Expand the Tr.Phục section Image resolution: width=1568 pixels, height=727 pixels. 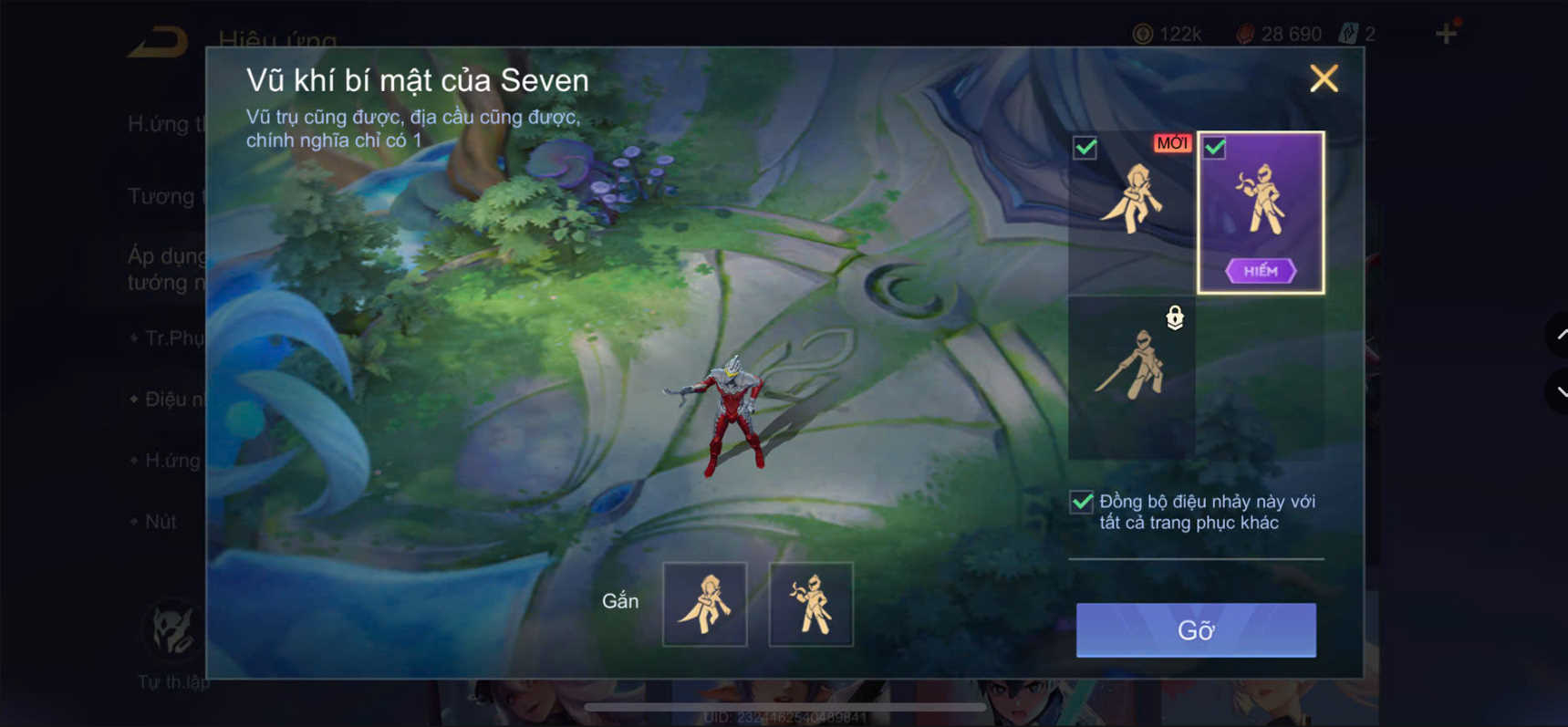(x=169, y=338)
